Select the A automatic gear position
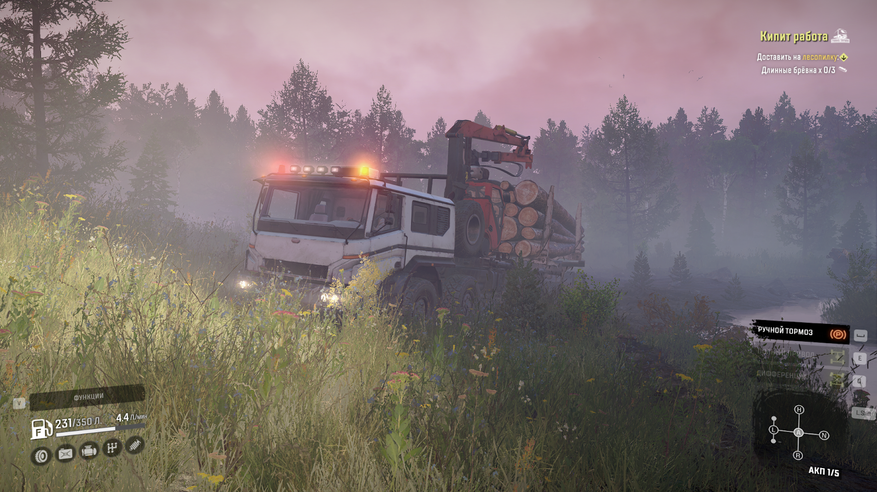This screenshot has height=492, width=877. (x=798, y=433)
